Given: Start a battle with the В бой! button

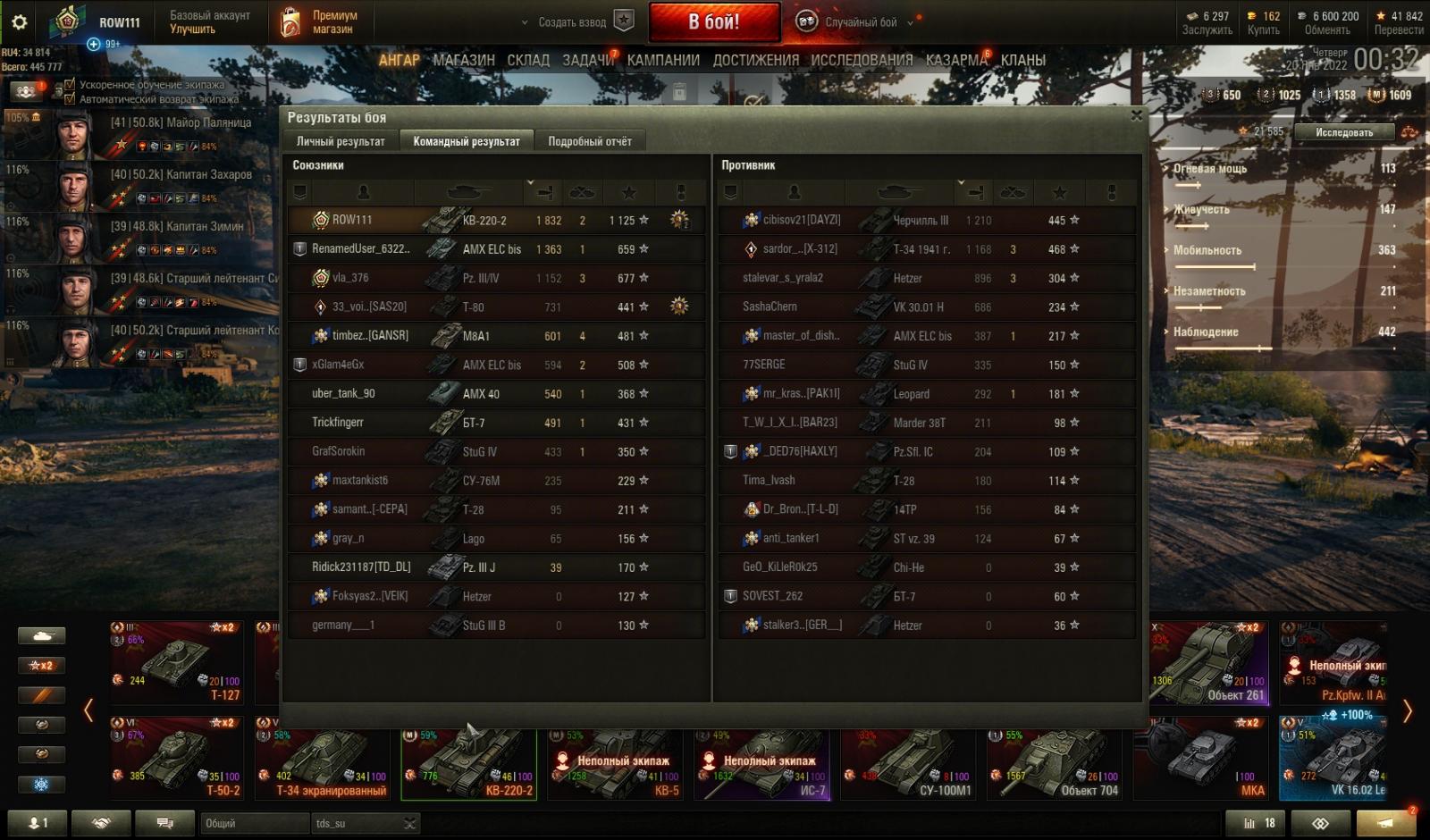Looking at the screenshot, I should 714,22.
